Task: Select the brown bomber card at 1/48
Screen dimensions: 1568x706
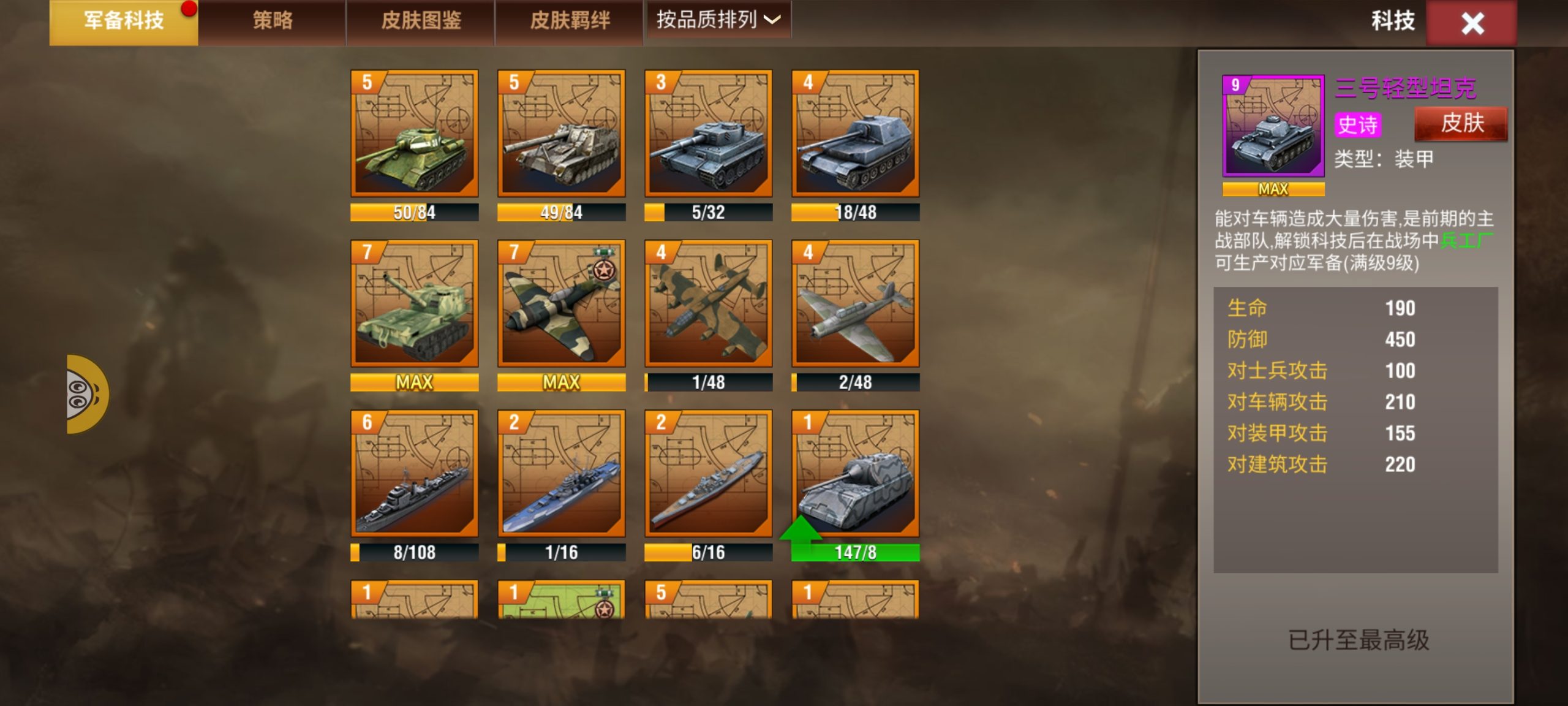Action: [709, 304]
